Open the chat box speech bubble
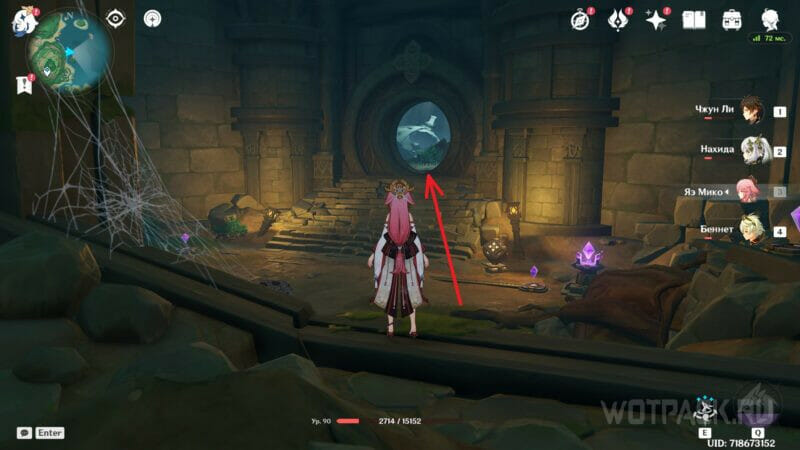 pos(24,433)
